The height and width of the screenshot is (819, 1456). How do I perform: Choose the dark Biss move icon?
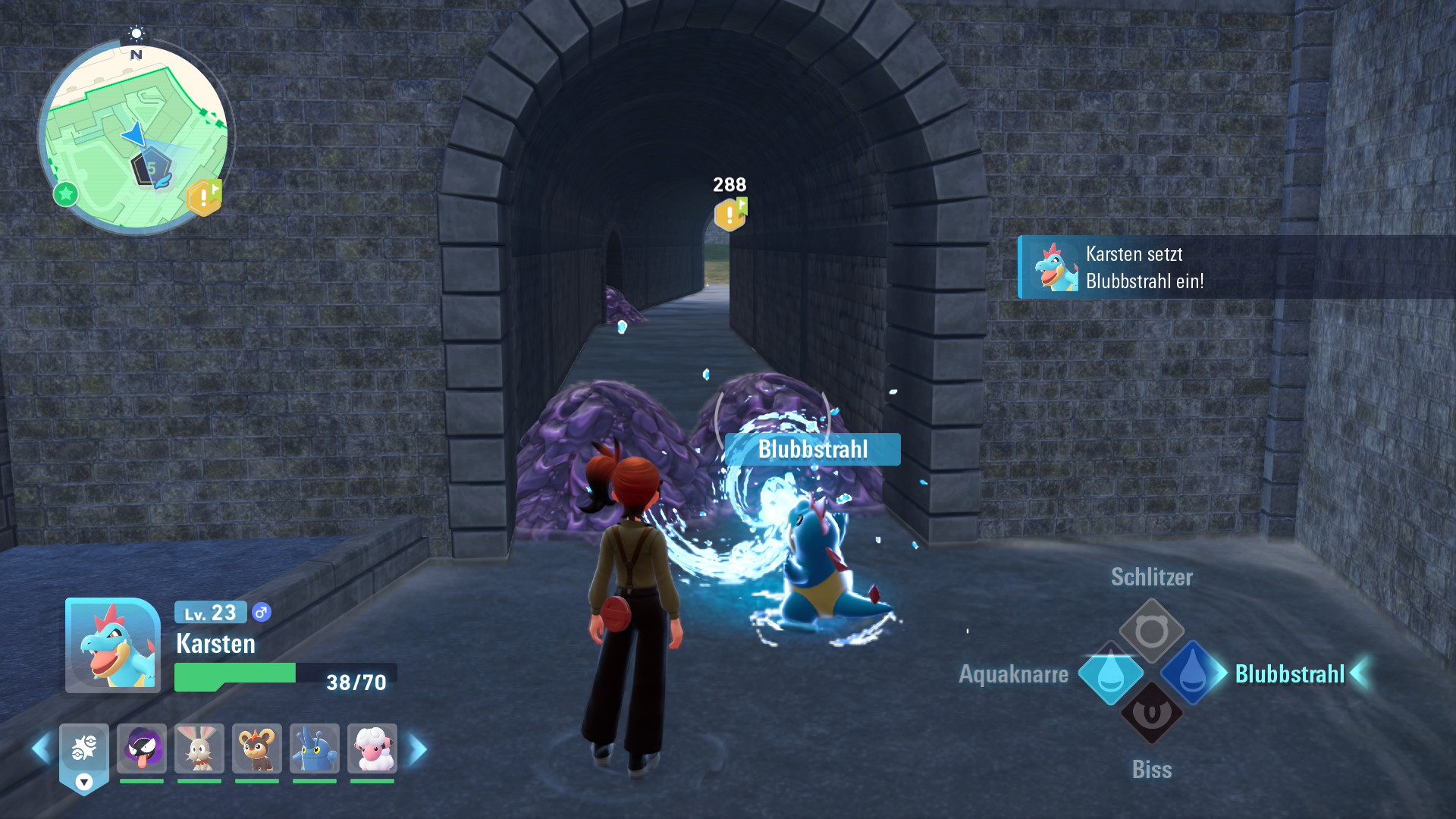pos(1151,714)
